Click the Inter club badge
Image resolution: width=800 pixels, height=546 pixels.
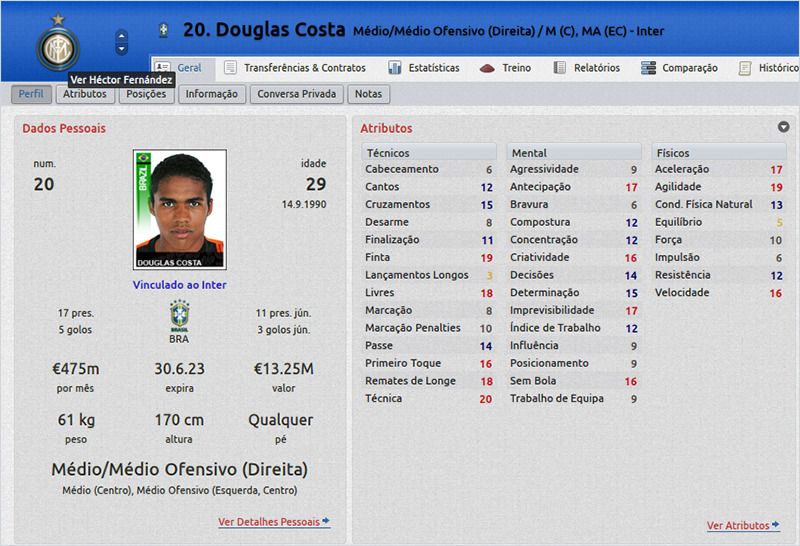coord(58,47)
